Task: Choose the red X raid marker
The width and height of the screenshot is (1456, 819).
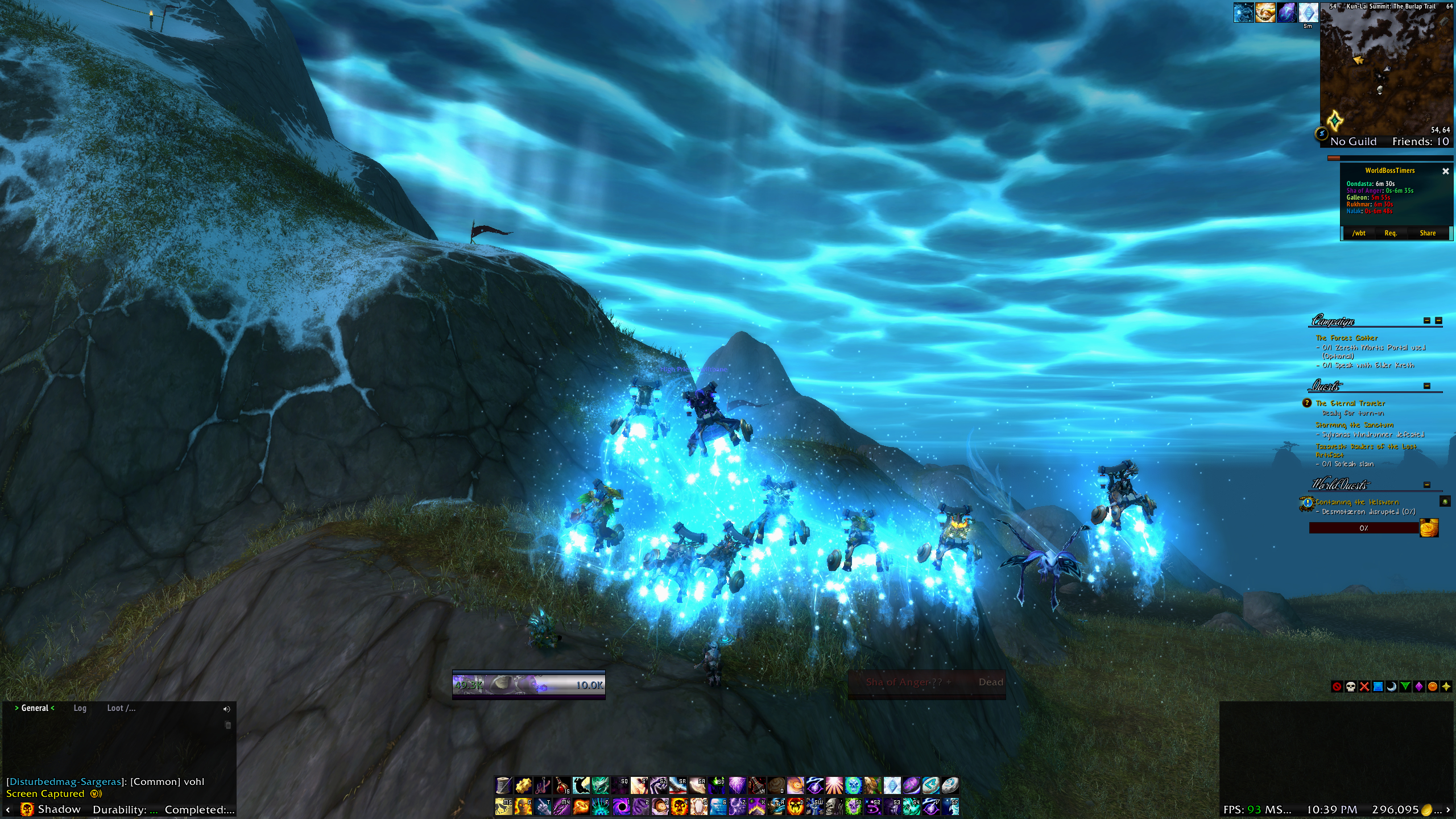Action: tap(1364, 686)
